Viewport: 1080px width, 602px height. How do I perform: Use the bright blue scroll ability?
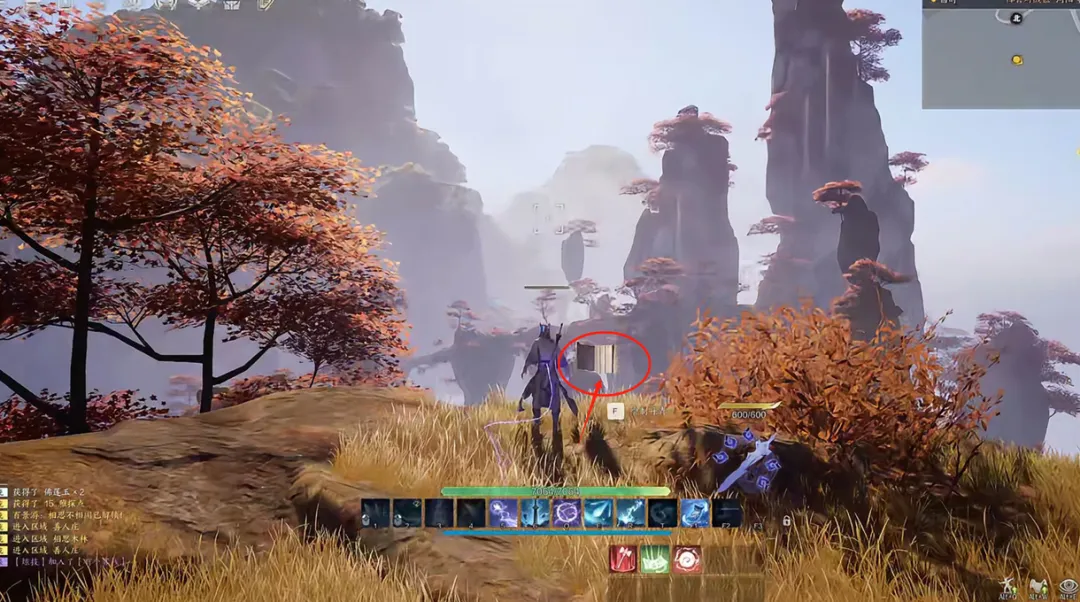[x=695, y=513]
